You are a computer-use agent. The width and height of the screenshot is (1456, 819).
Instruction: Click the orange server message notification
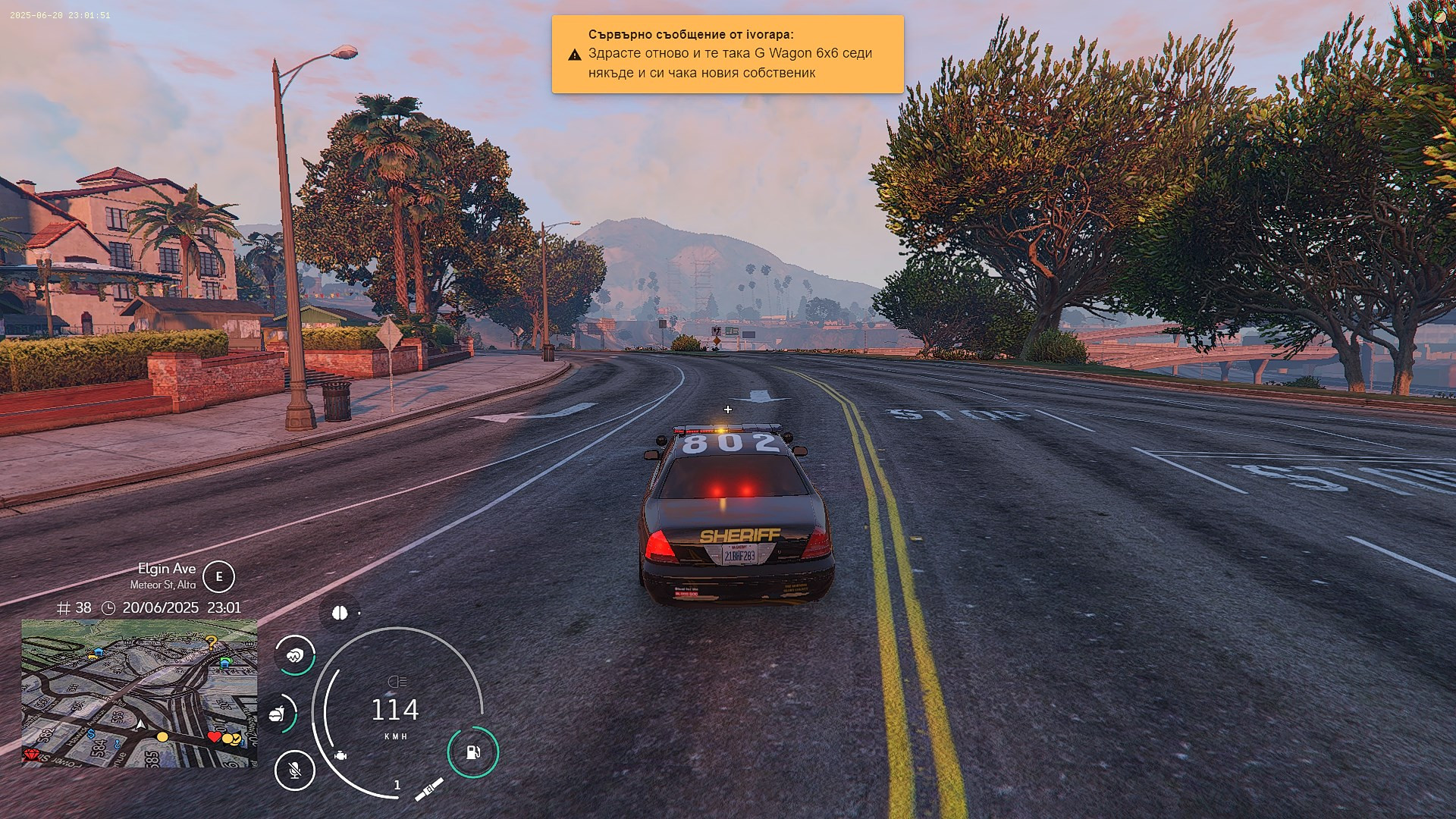coord(727,54)
